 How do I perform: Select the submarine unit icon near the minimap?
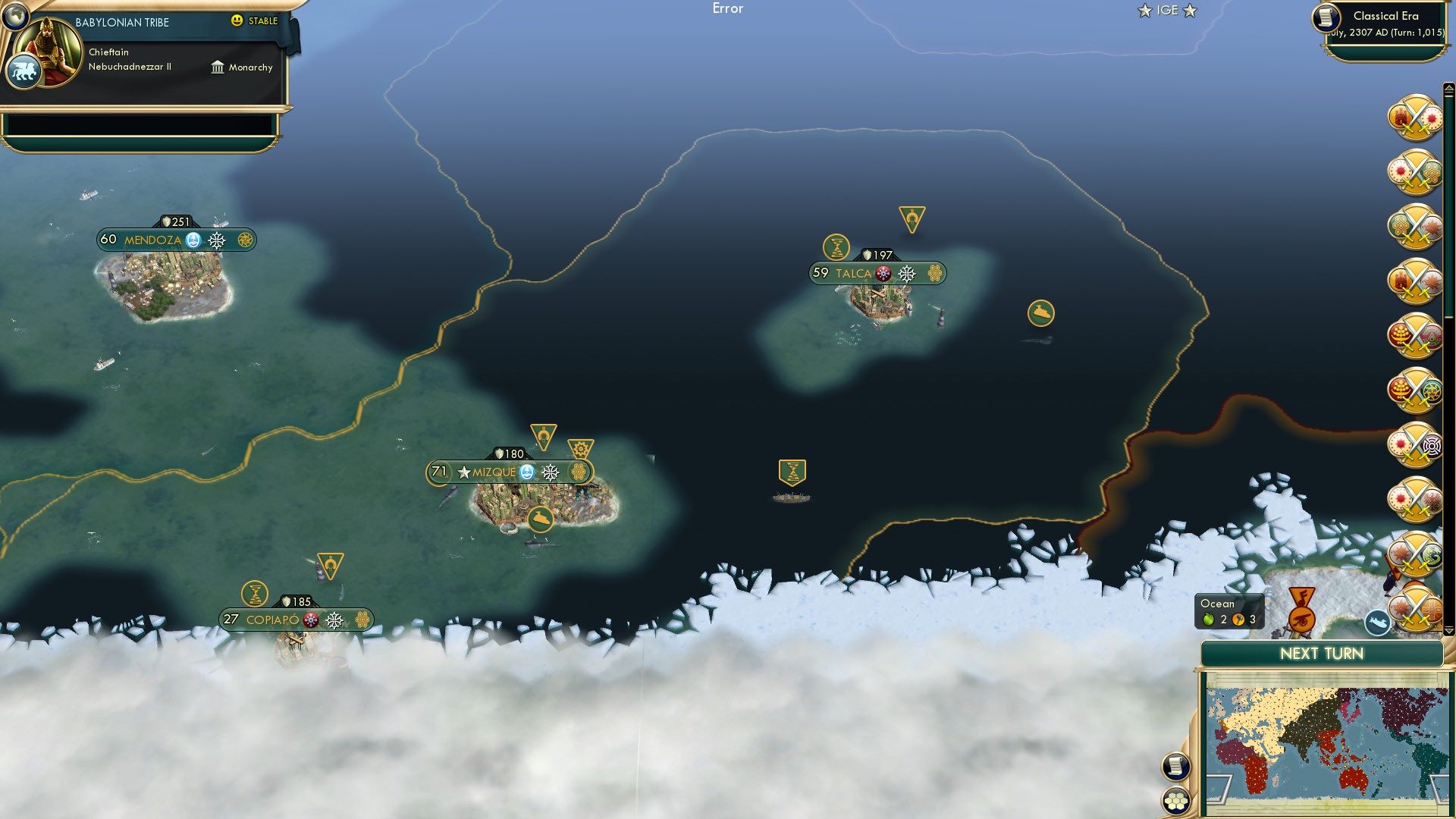(x=1378, y=622)
